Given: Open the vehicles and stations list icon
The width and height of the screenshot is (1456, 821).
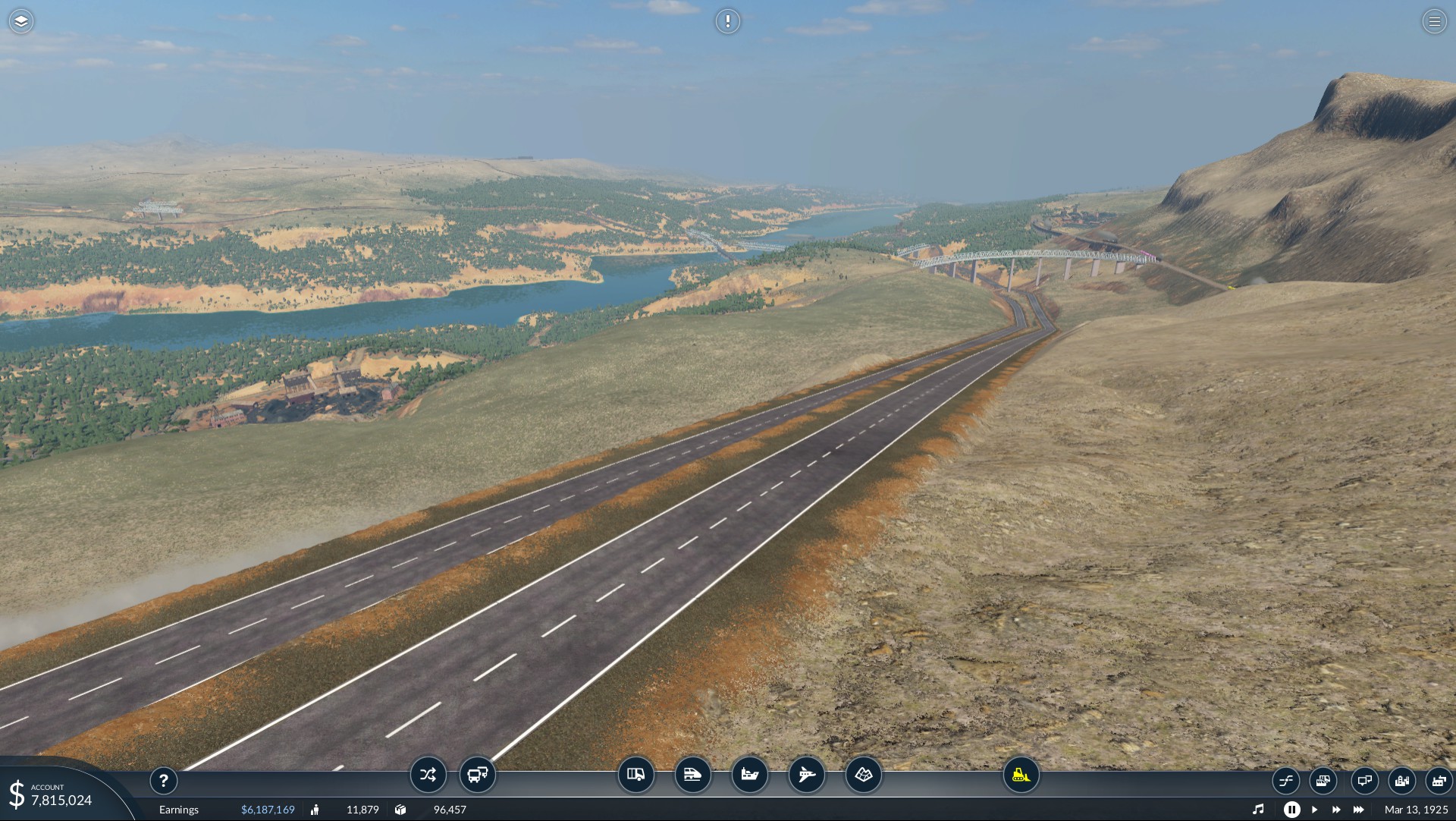Looking at the screenshot, I should click(1323, 780).
